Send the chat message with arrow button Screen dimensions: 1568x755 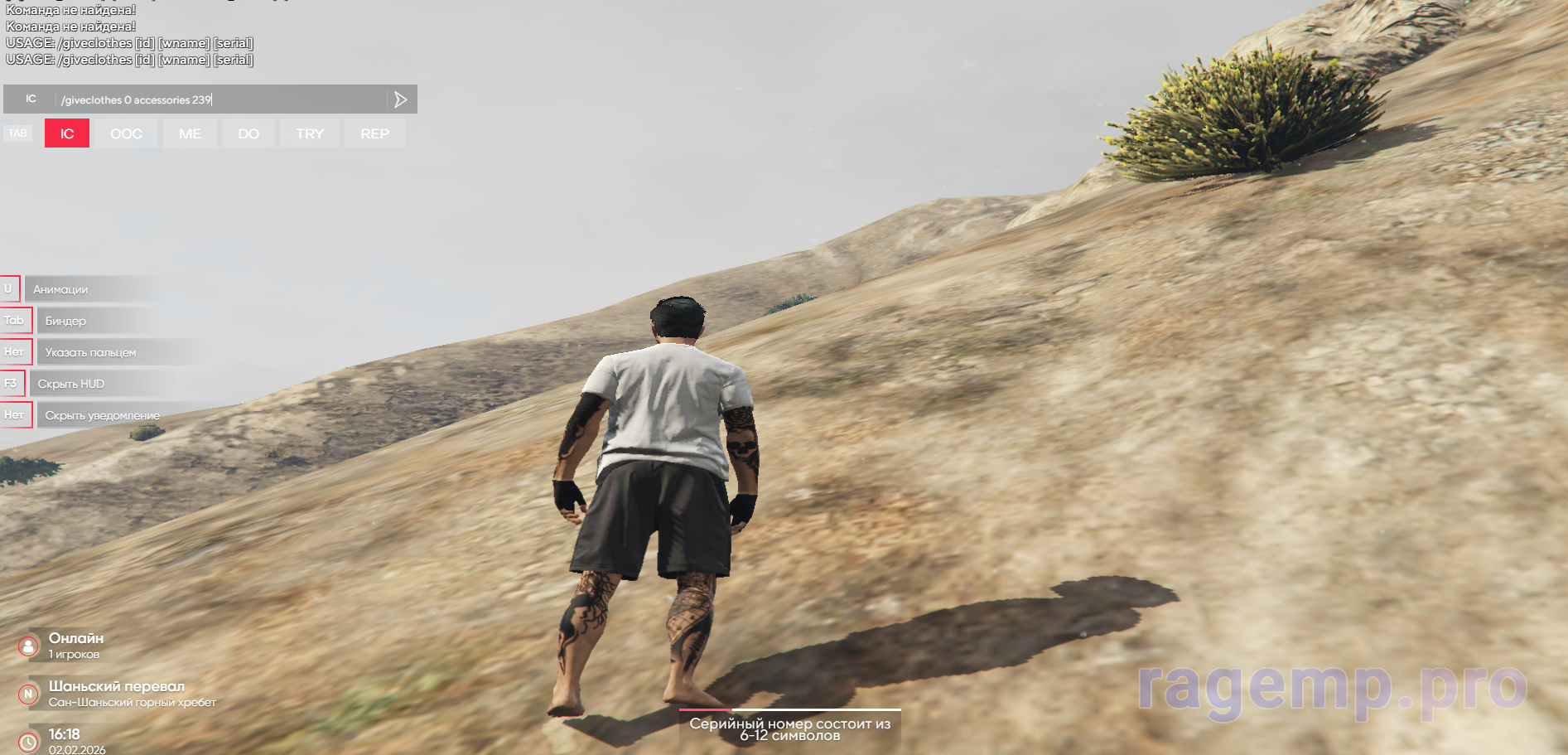[x=401, y=99]
